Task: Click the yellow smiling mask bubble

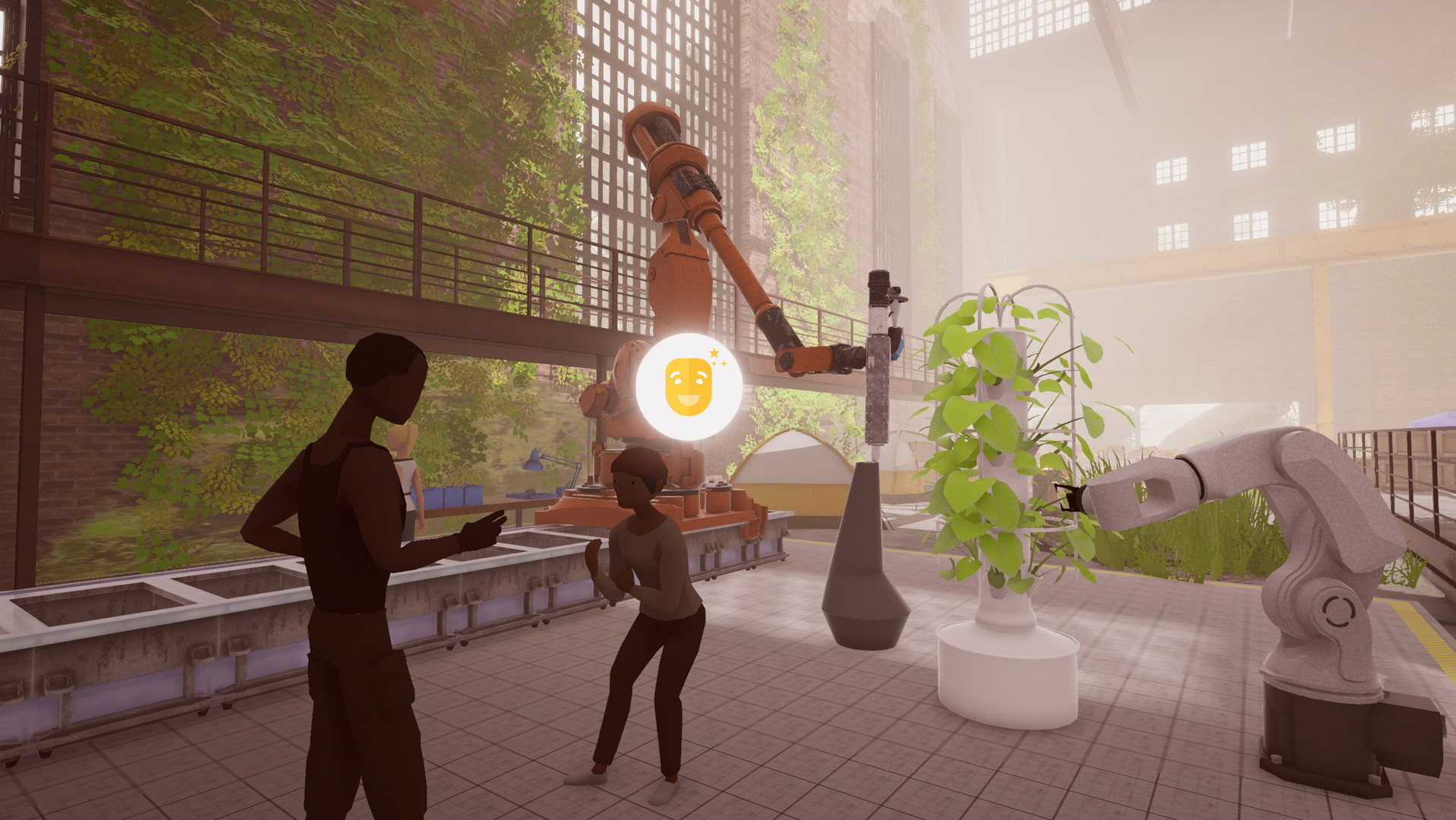Action: (x=689, y=386)
